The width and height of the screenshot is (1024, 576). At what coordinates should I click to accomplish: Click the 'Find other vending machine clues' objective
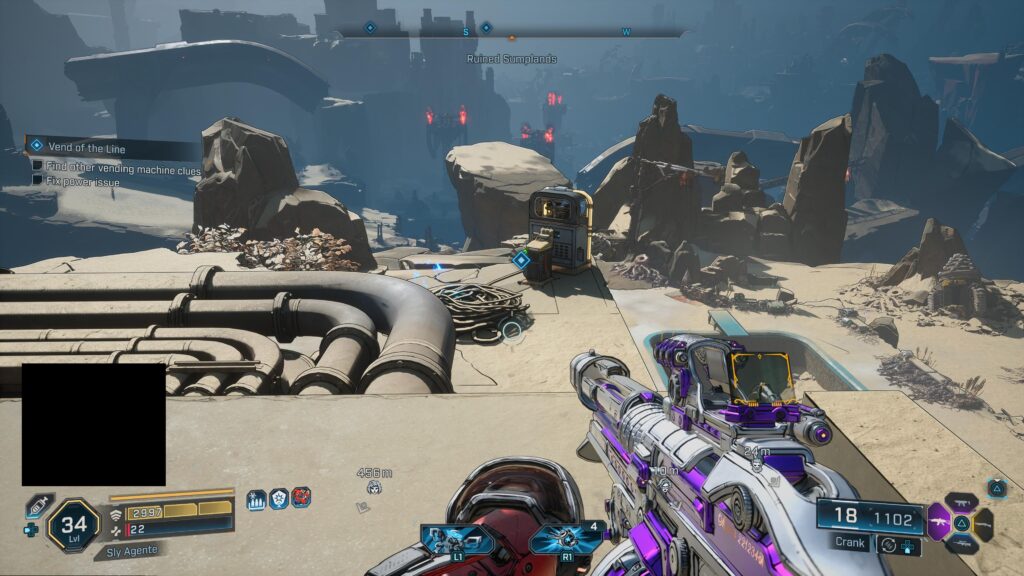[122, 169]
